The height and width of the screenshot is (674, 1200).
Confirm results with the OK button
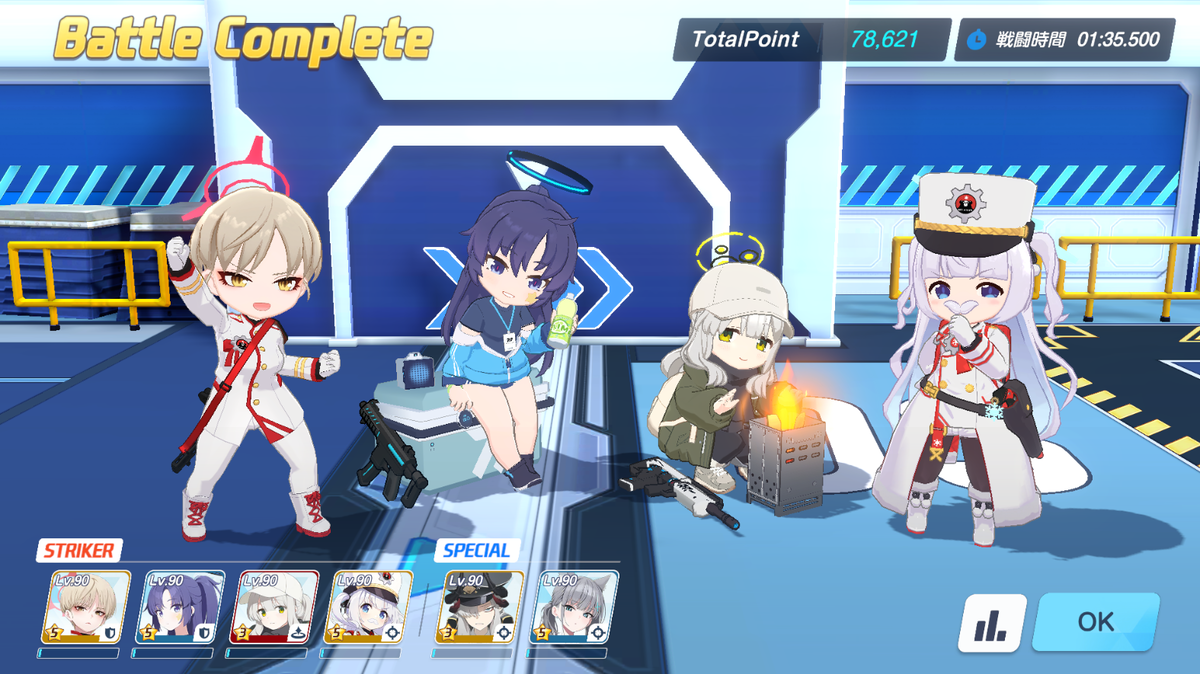pyautogui.click(x=1095, y=622)
